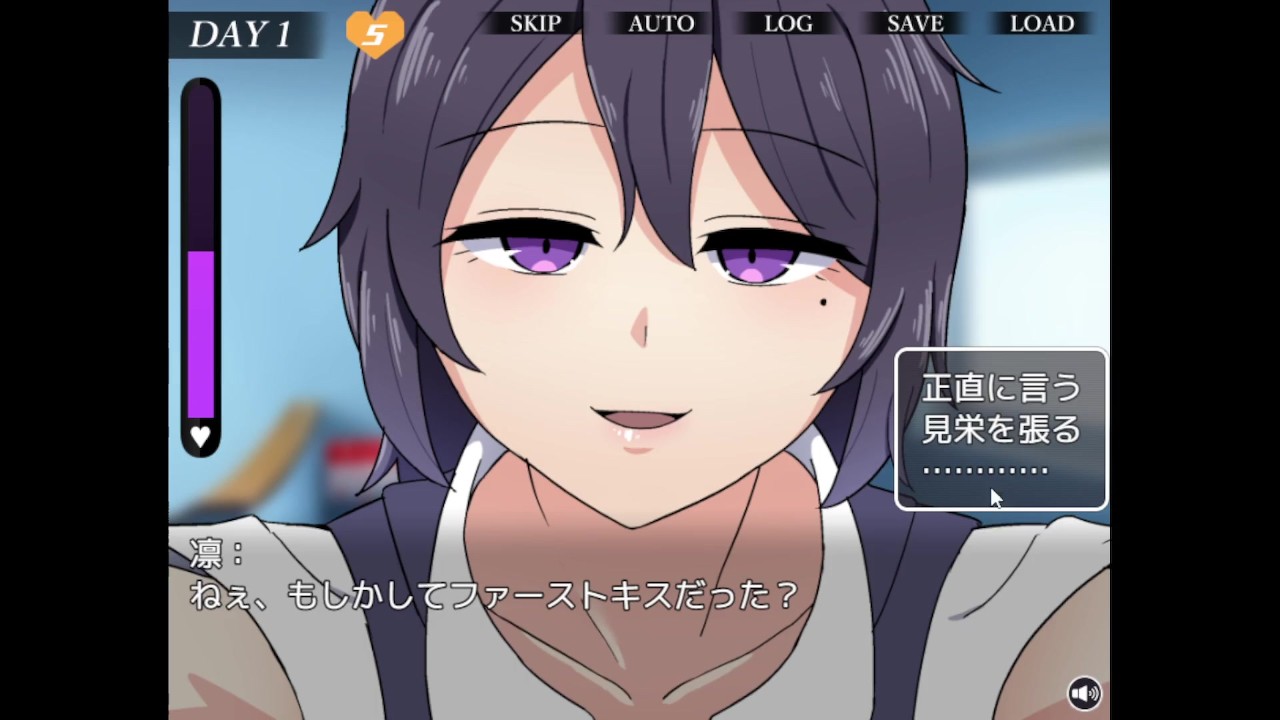Open the SAVE menu

(915, 24)
